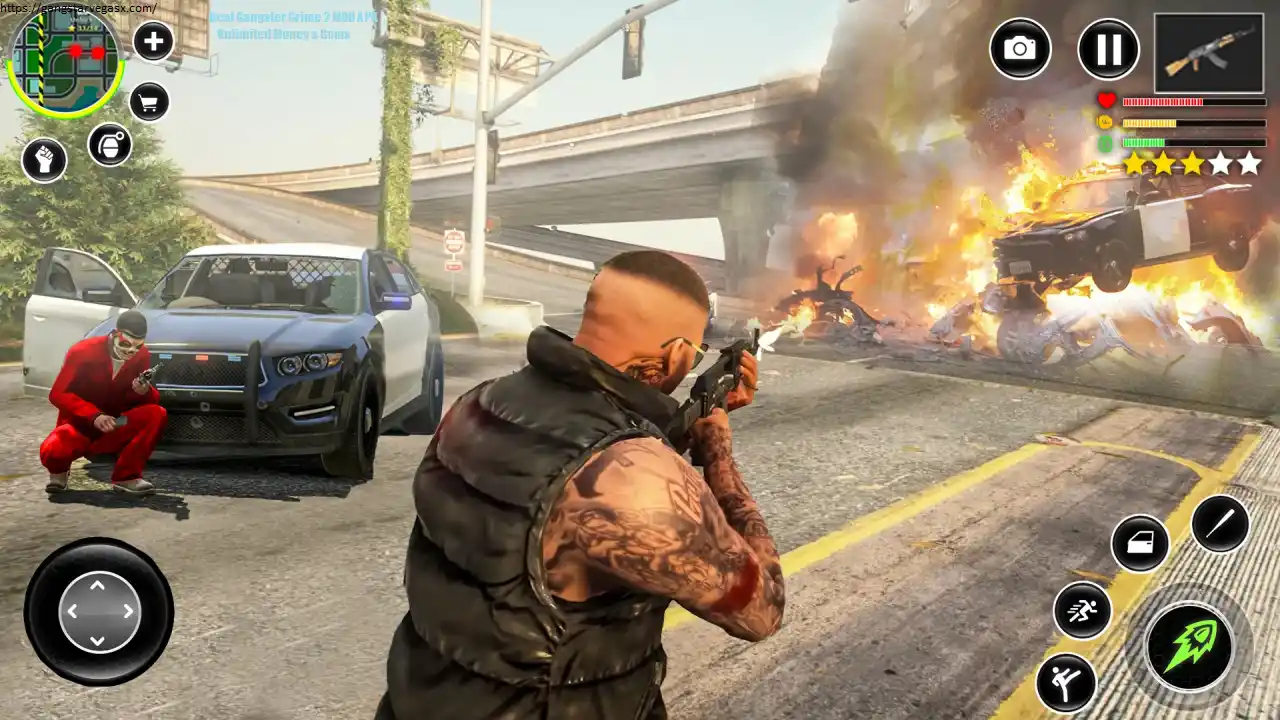1280x720 pixels.
Task: Punch using the fist icon
Action: coord(45,160)
